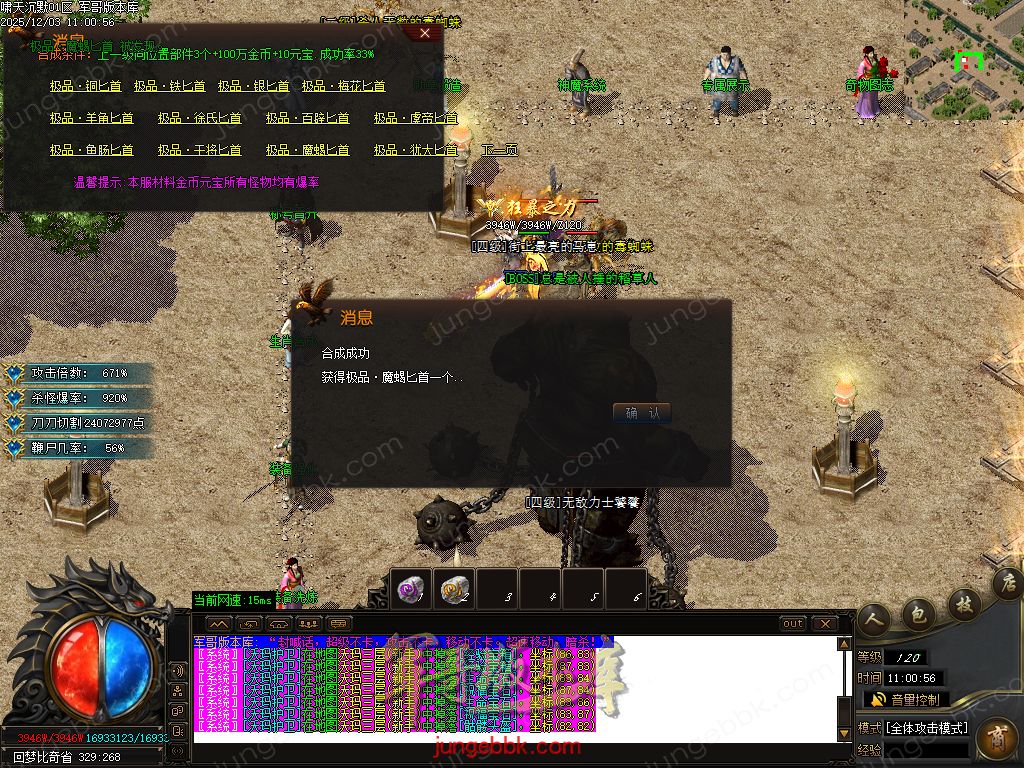Select the 极品·羊角匕首 recipe link
This screenshot has width=1024, height=768.
(x=91, y=119)
